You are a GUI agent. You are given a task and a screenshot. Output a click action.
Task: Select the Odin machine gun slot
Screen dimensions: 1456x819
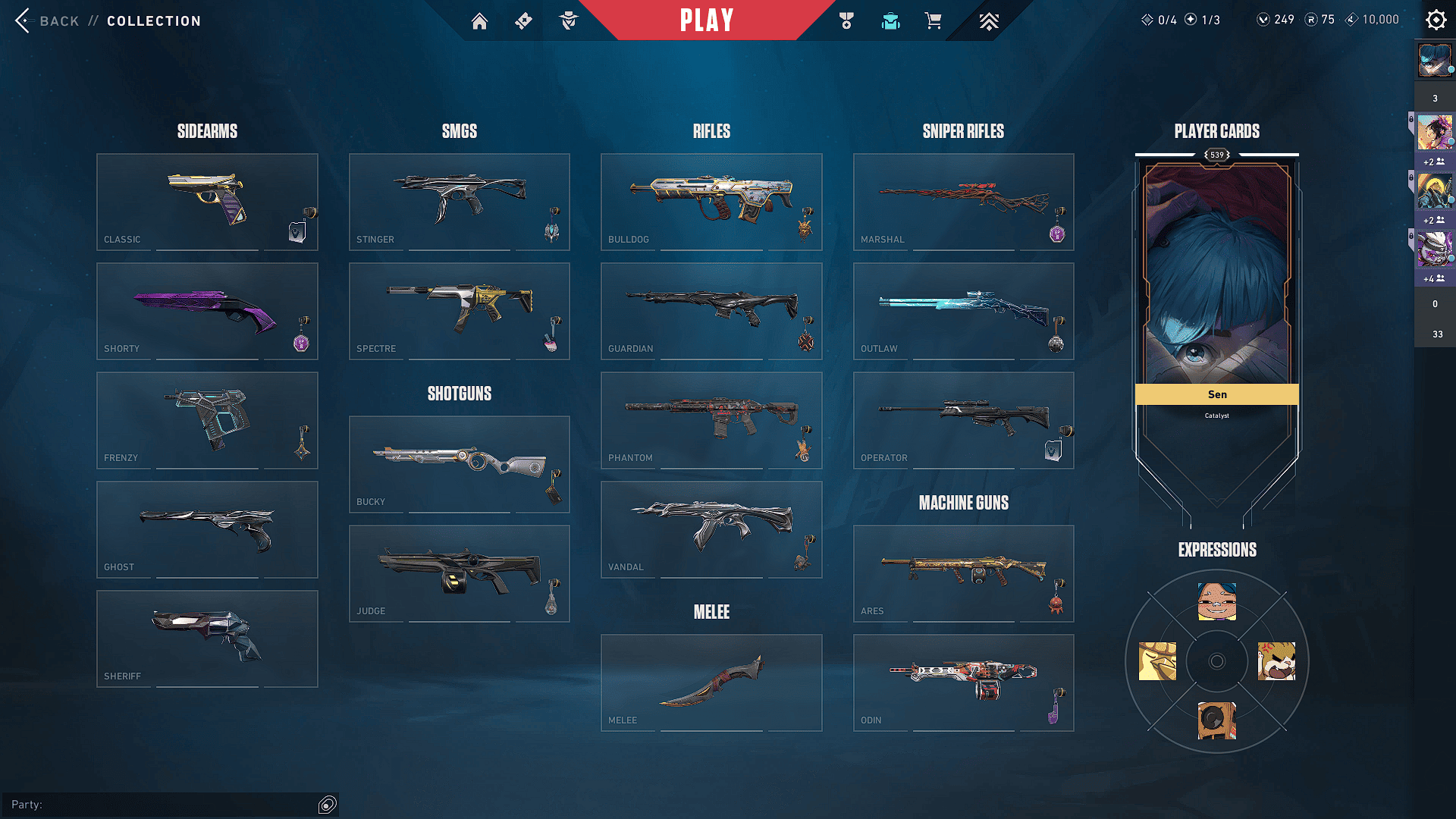coord(963,682)
